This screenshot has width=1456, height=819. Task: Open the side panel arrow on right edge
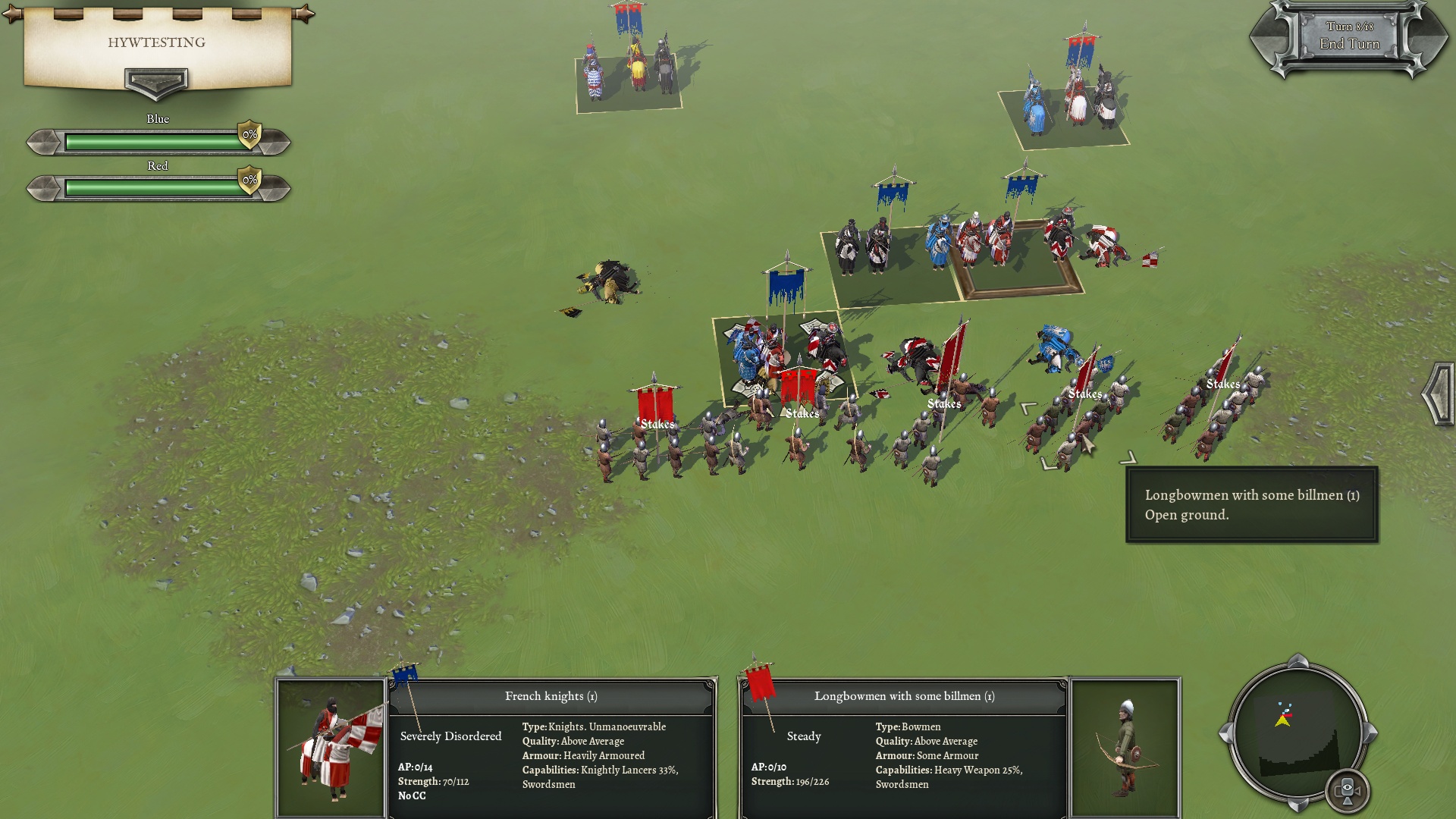pyautogui.click(x=1438, y=394)
